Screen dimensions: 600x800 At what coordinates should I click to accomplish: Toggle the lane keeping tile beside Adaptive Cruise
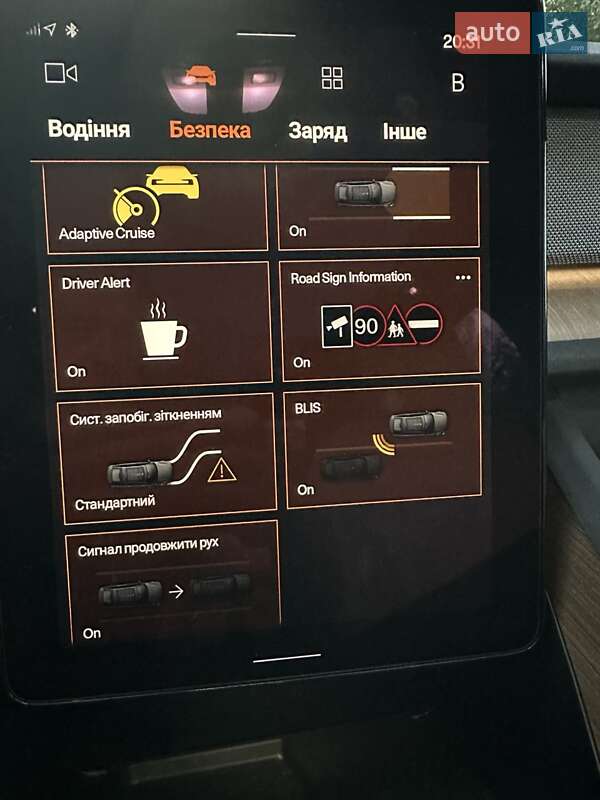[378, 205]
